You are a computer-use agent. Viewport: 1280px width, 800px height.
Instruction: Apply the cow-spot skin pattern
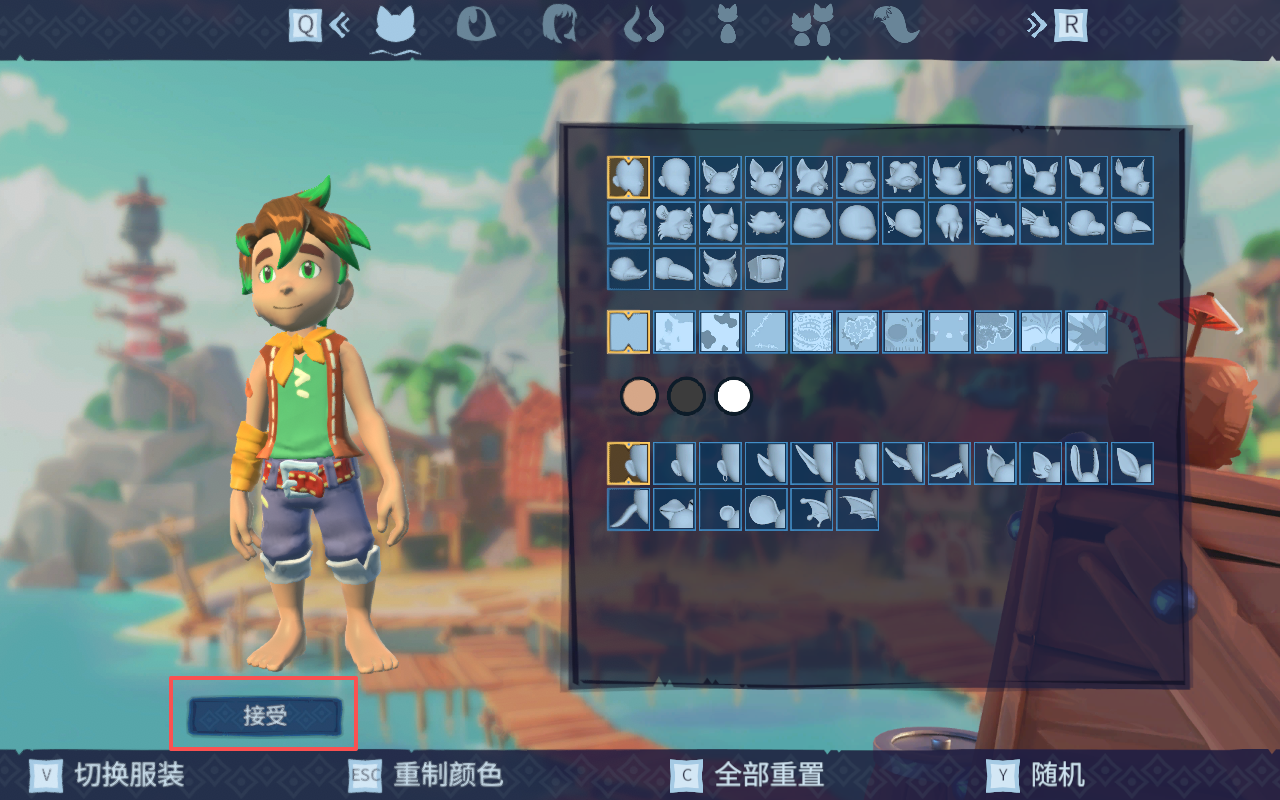point(720,332)
